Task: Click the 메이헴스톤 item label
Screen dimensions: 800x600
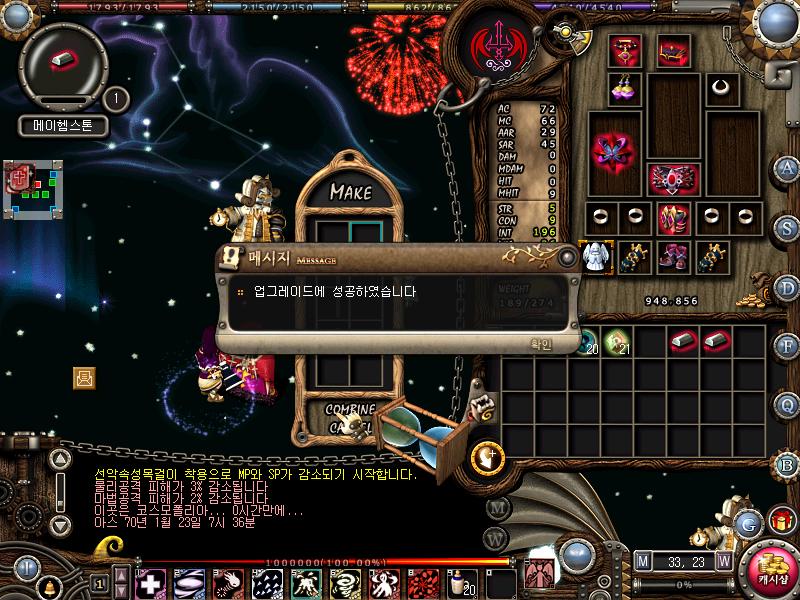Action: (63, 127)
